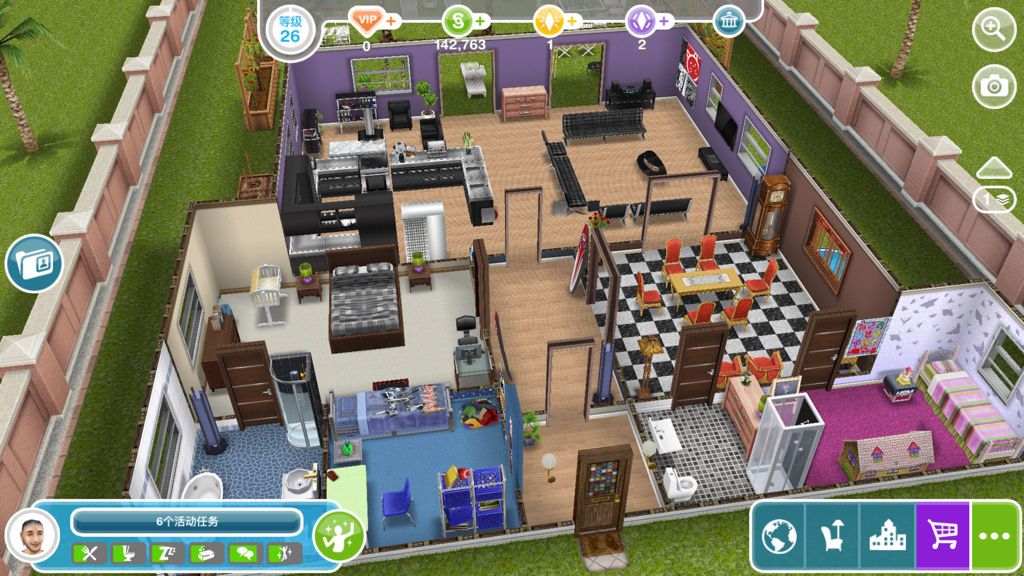The height and width of the screenshot is (576, 1024).
Task: Select the floor 1 layers indicator
Action: [994, 199]
